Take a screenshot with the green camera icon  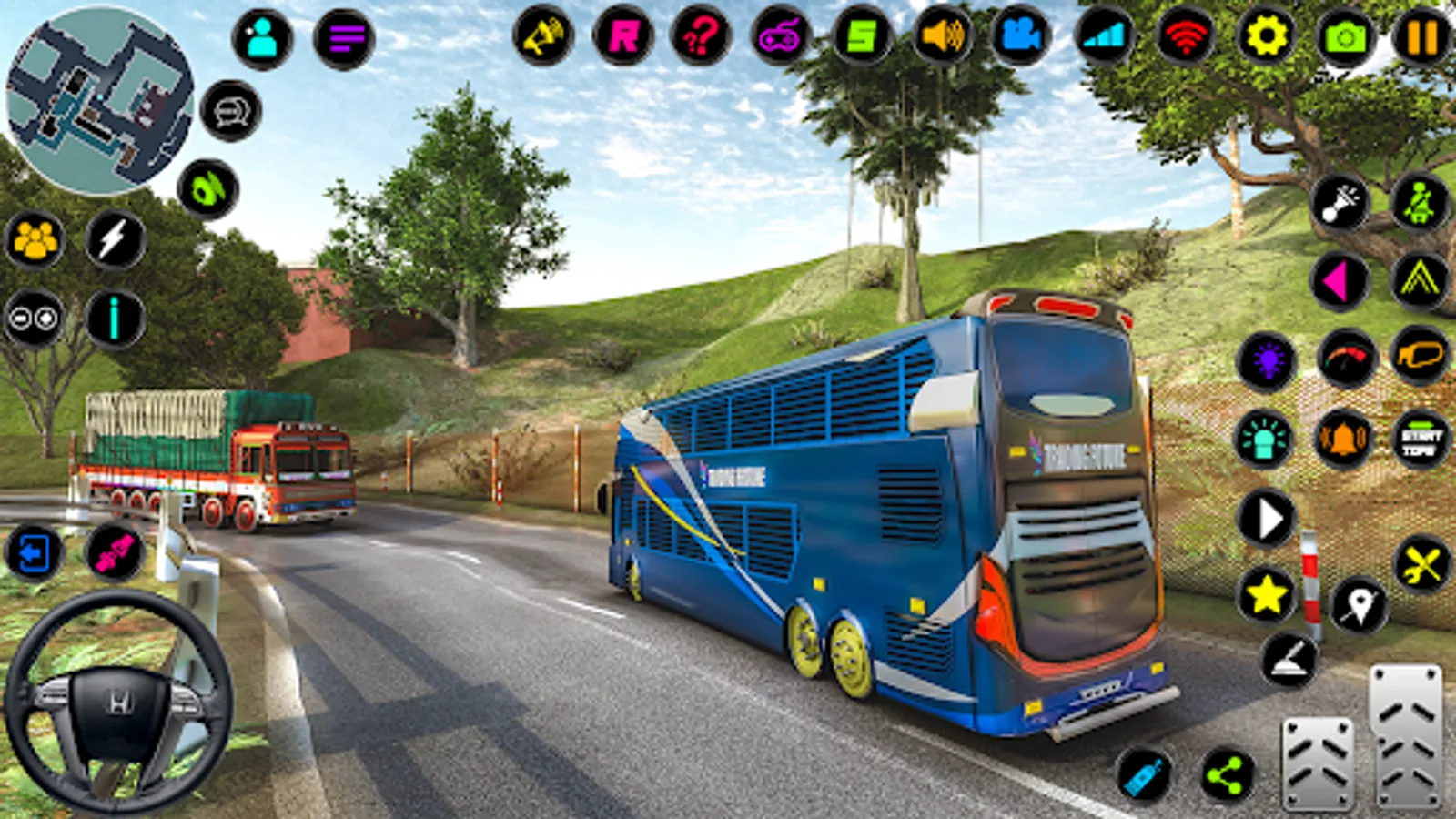click(x=1345, y=37)
